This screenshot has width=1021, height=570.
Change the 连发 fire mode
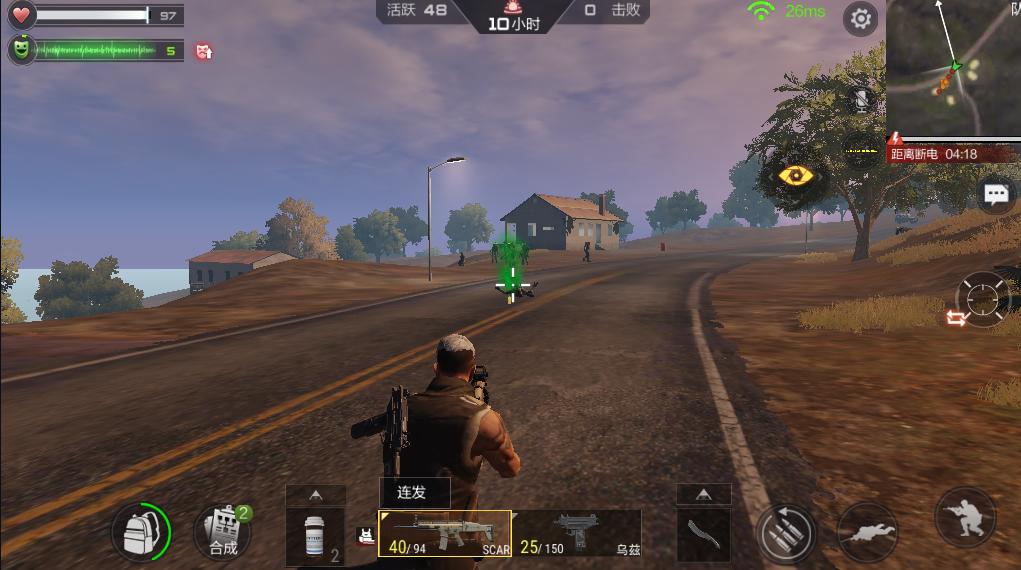click(x=414, y=493)
